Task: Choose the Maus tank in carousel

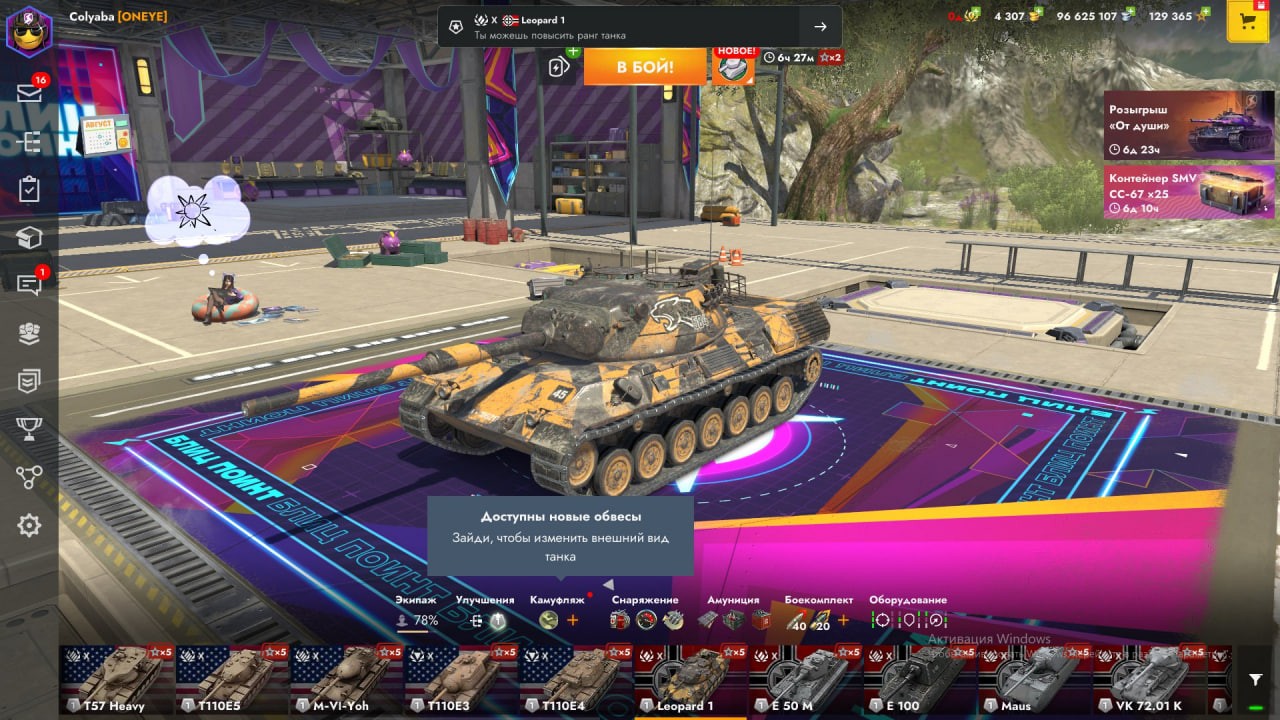Action: (x=1034, y=680)
